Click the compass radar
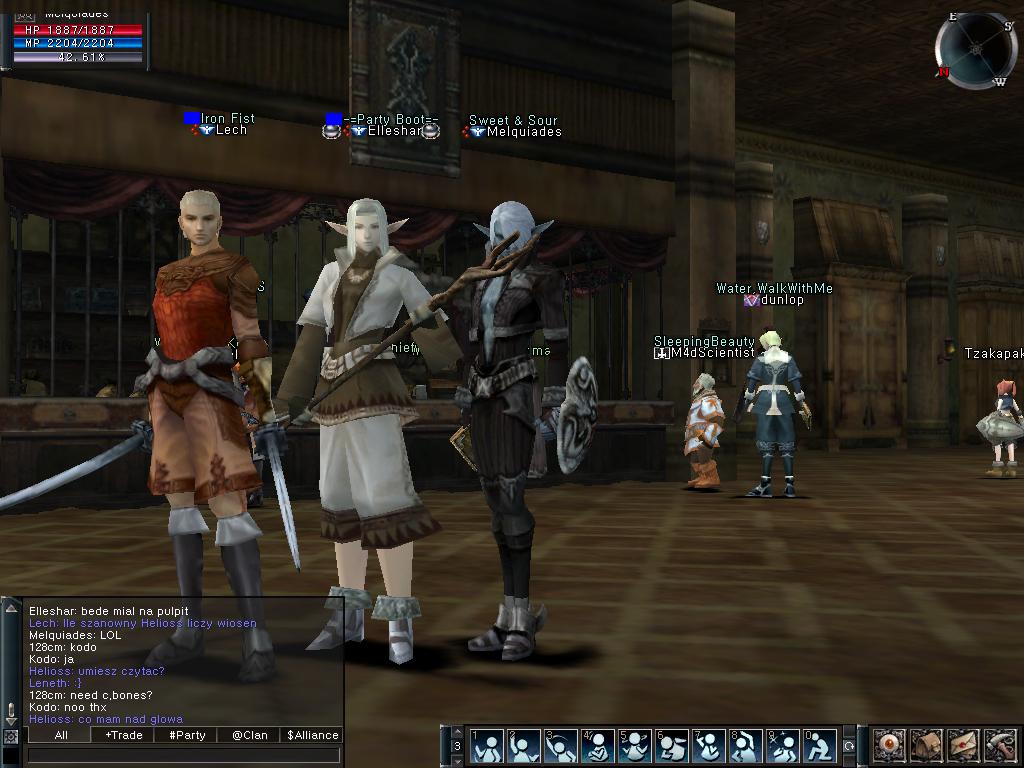 click(x=974, y=50)
